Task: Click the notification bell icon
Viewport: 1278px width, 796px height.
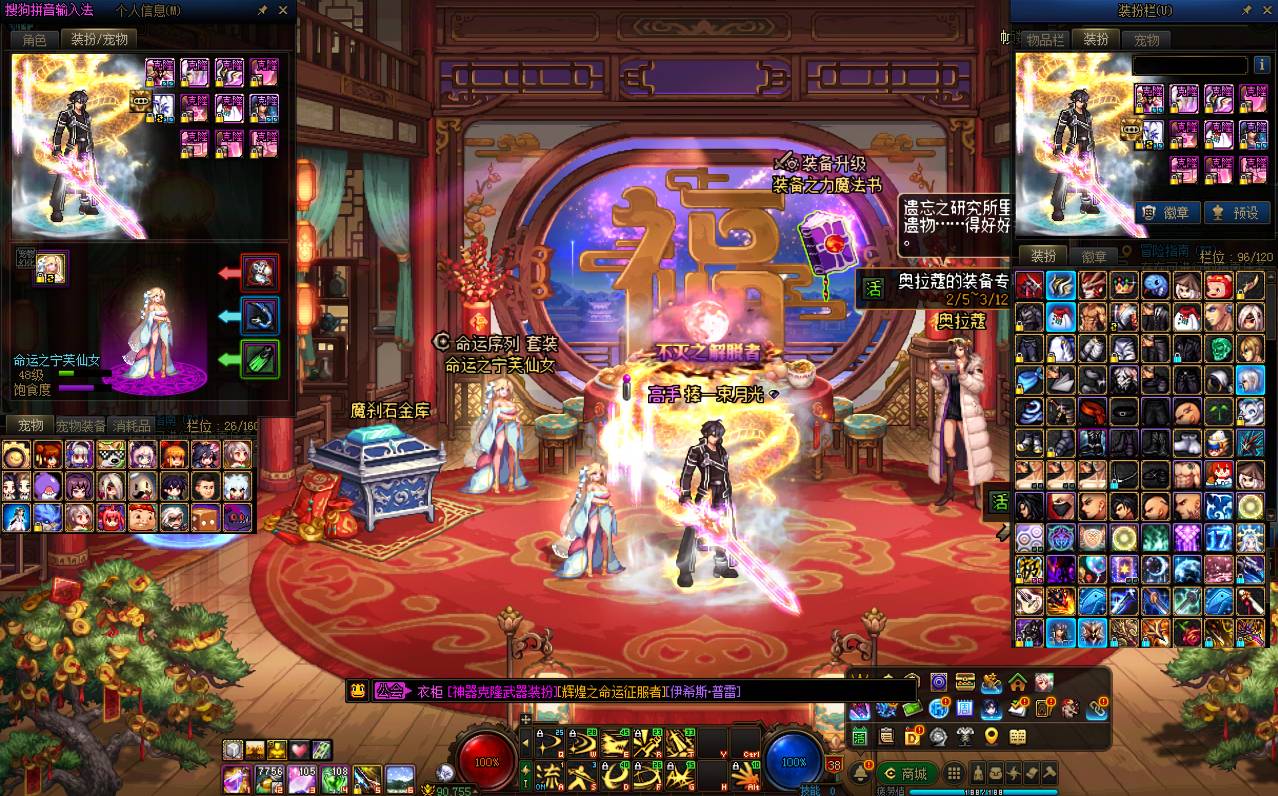Action: tap(860, 773)
